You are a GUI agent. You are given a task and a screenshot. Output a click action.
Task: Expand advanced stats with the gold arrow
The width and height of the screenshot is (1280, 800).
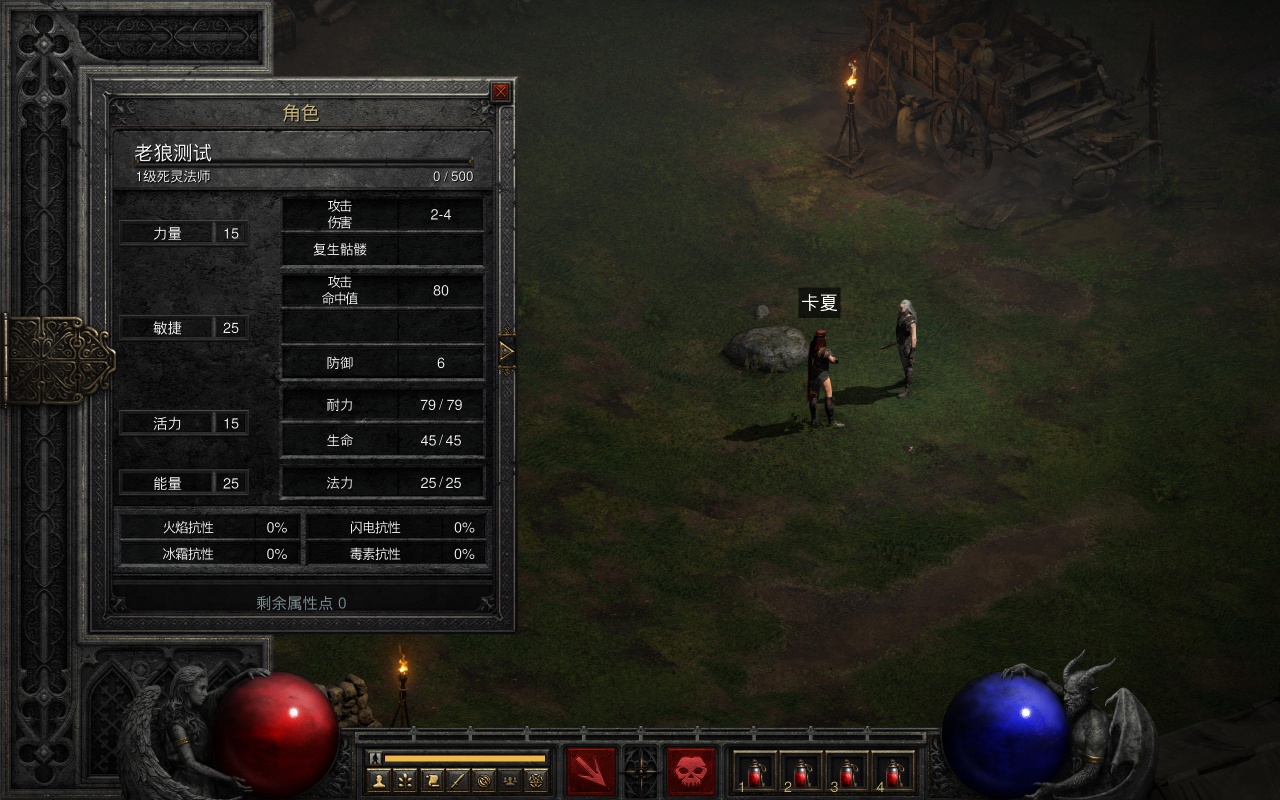tap(506, 351)
